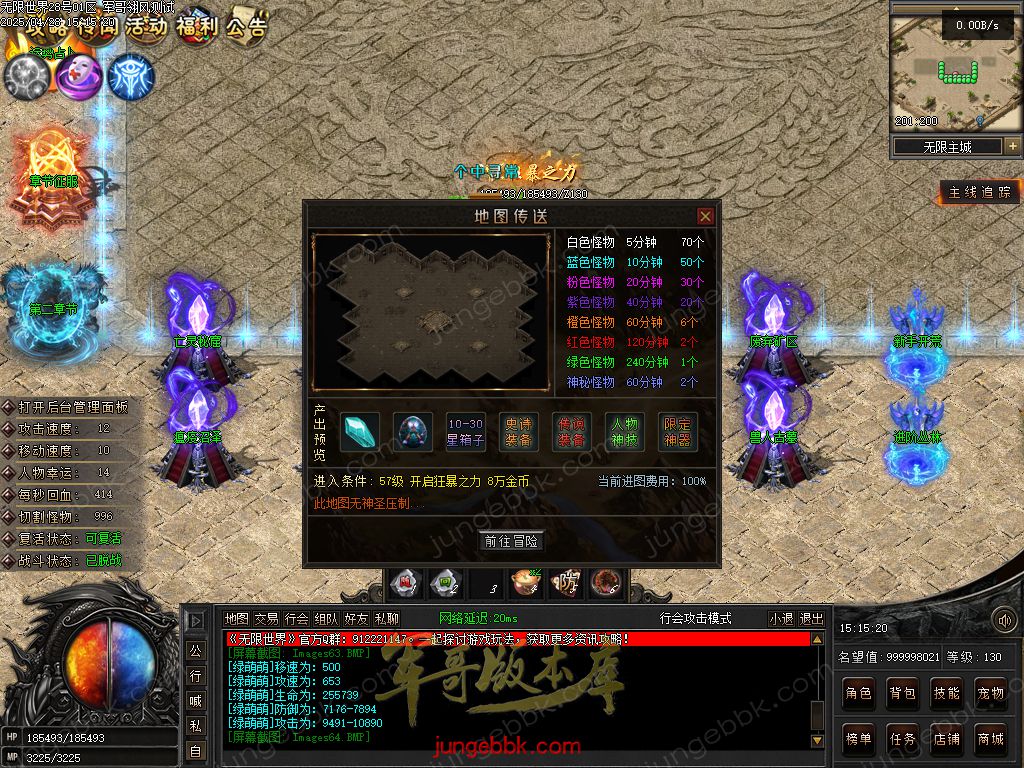Open the 福利 welfare menu
Image resolution: width=1024 pixels, height=768 pixels.
196,27
